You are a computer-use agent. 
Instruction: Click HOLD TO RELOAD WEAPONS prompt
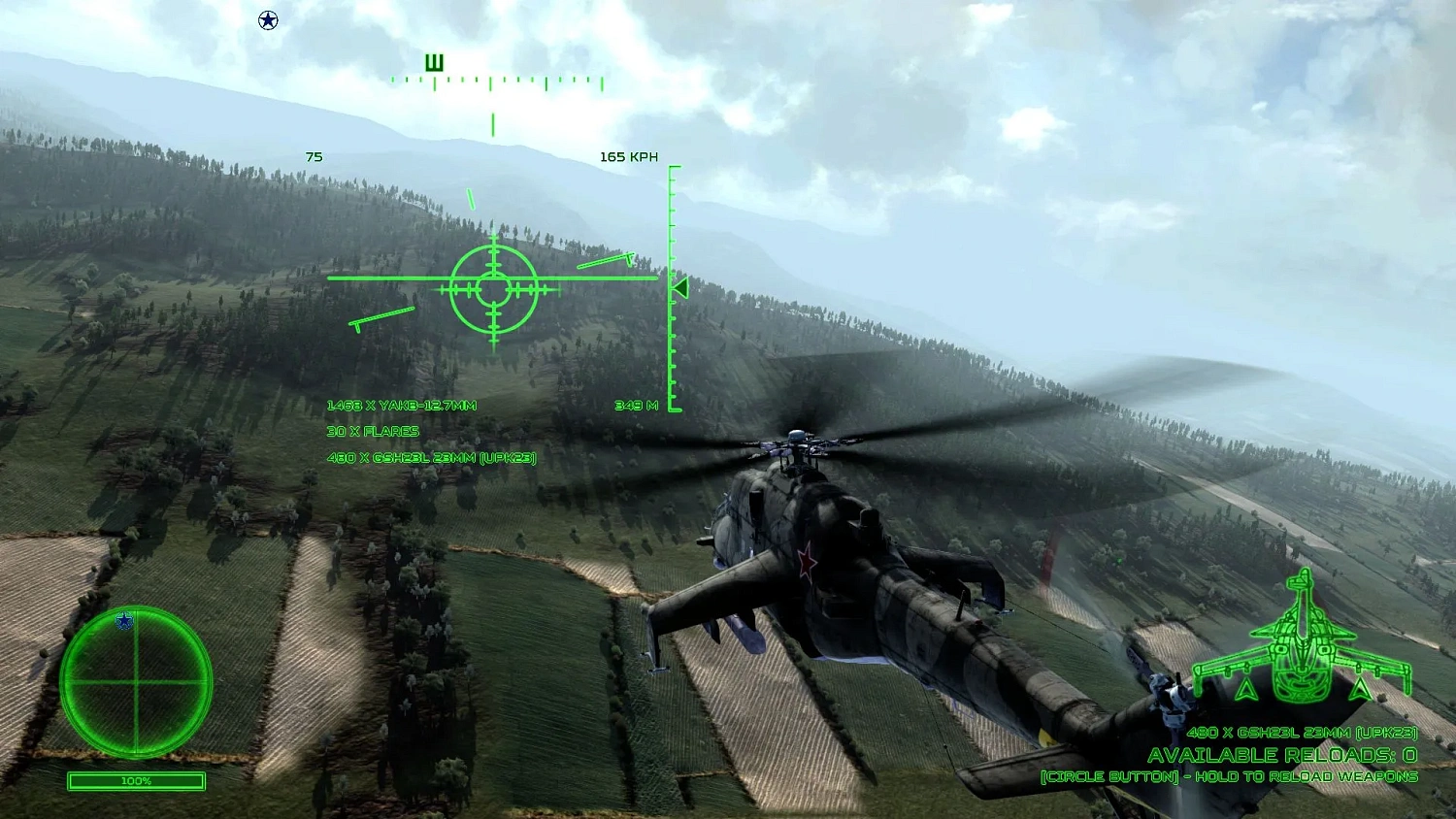pyautogui.click(x=1229, y=776)
